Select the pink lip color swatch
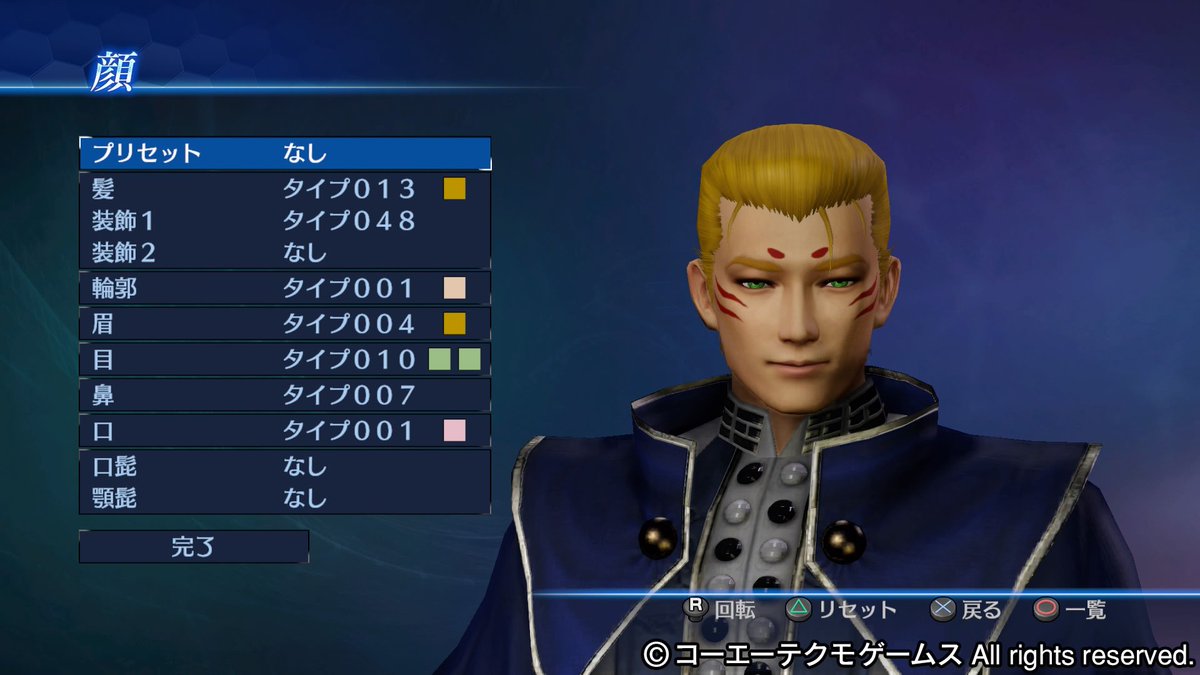 point(455,431)
